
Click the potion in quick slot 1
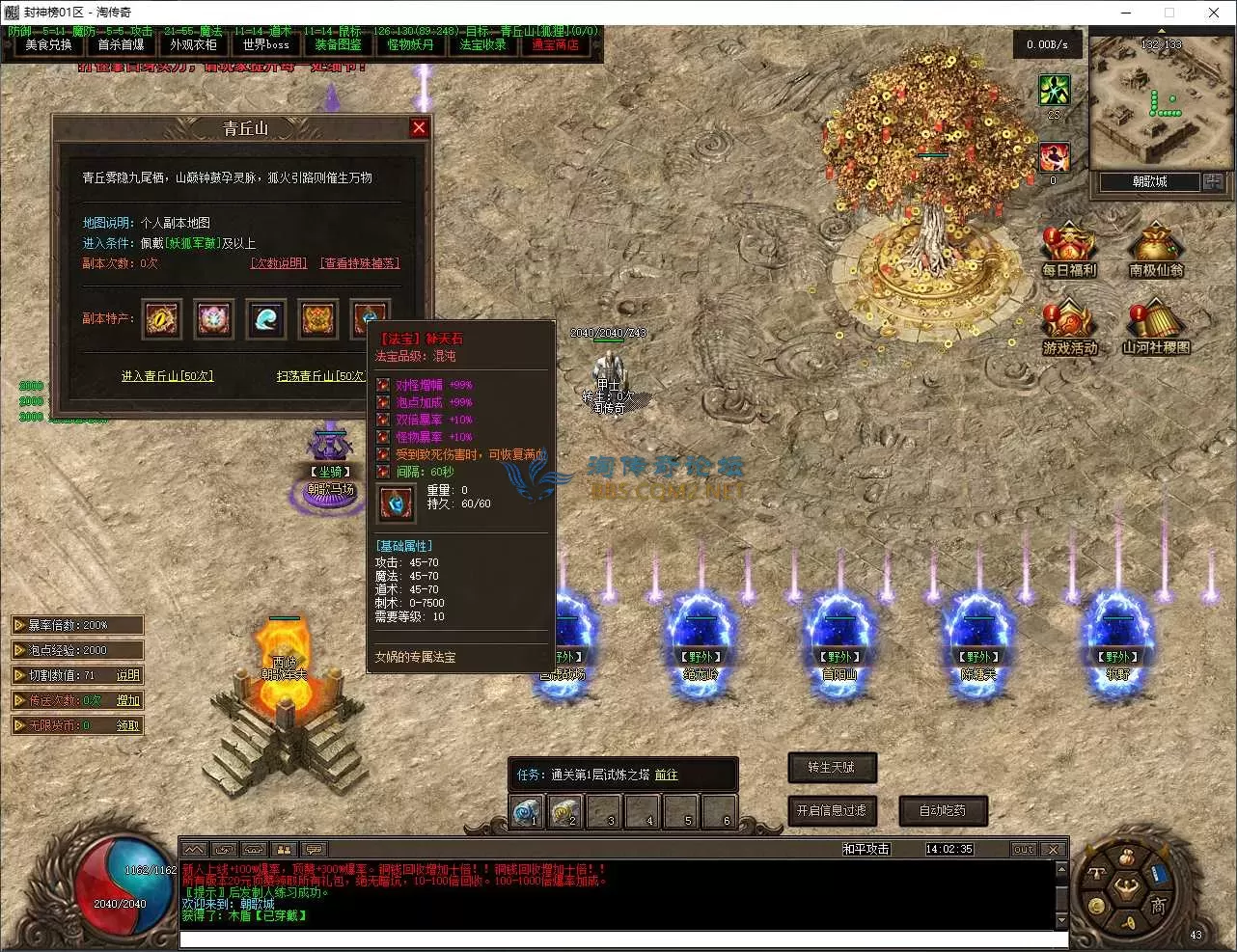pos(528,812)
